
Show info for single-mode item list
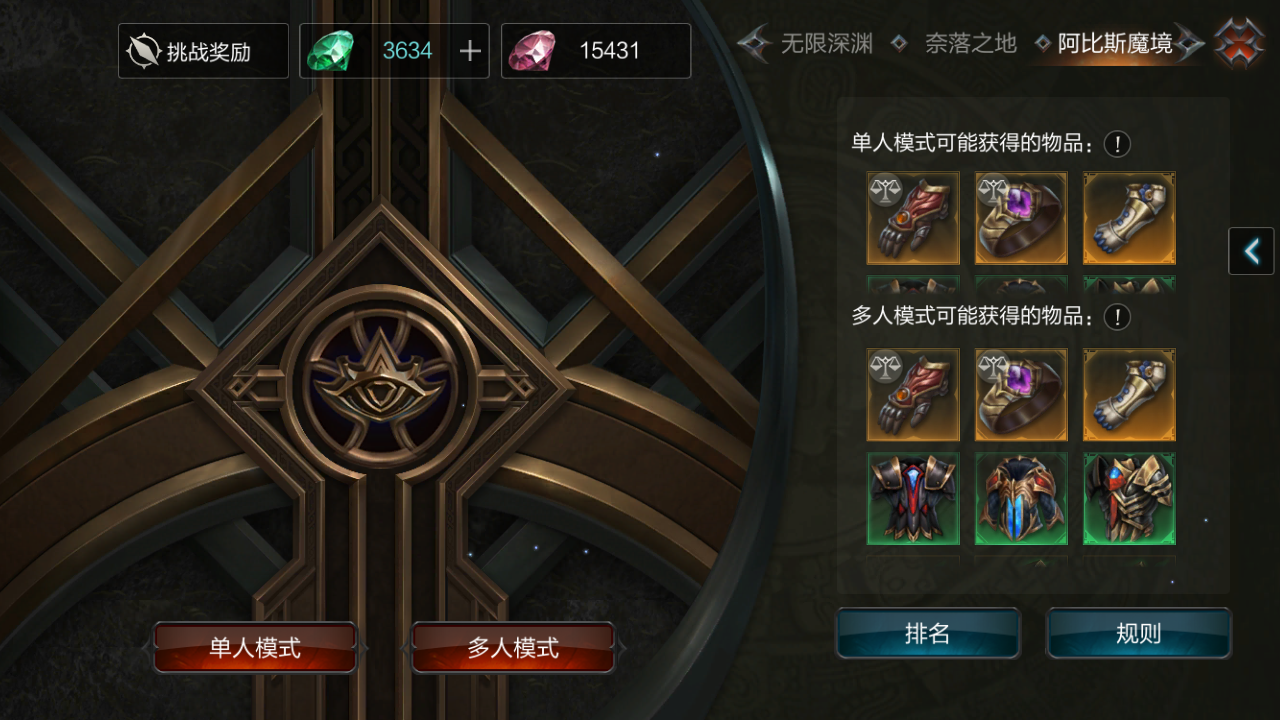pyautogui.click(x=1117, y=144)
